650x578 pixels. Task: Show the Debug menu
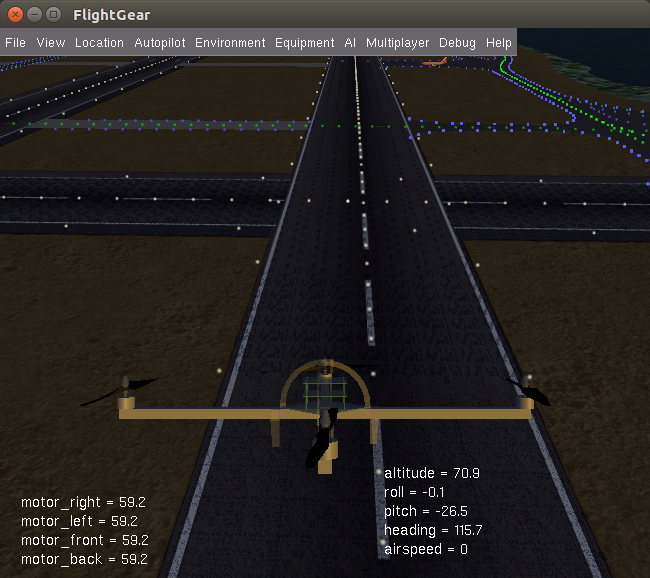(457, 43)
